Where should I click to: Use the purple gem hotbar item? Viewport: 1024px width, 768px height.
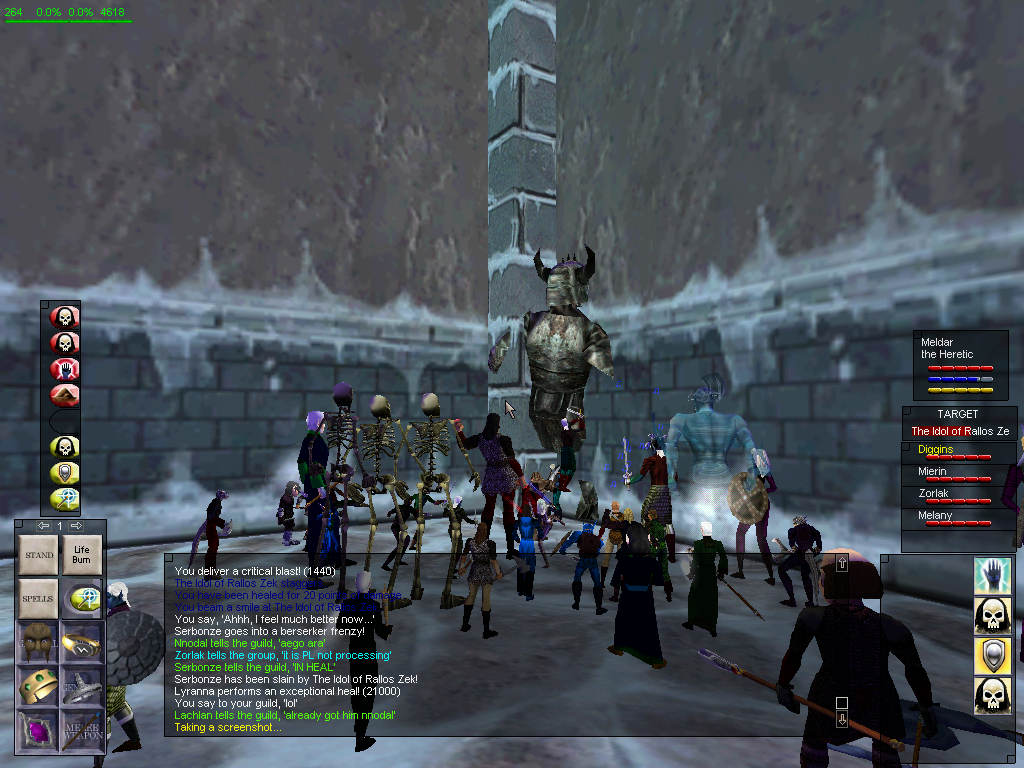pos(39,728)
